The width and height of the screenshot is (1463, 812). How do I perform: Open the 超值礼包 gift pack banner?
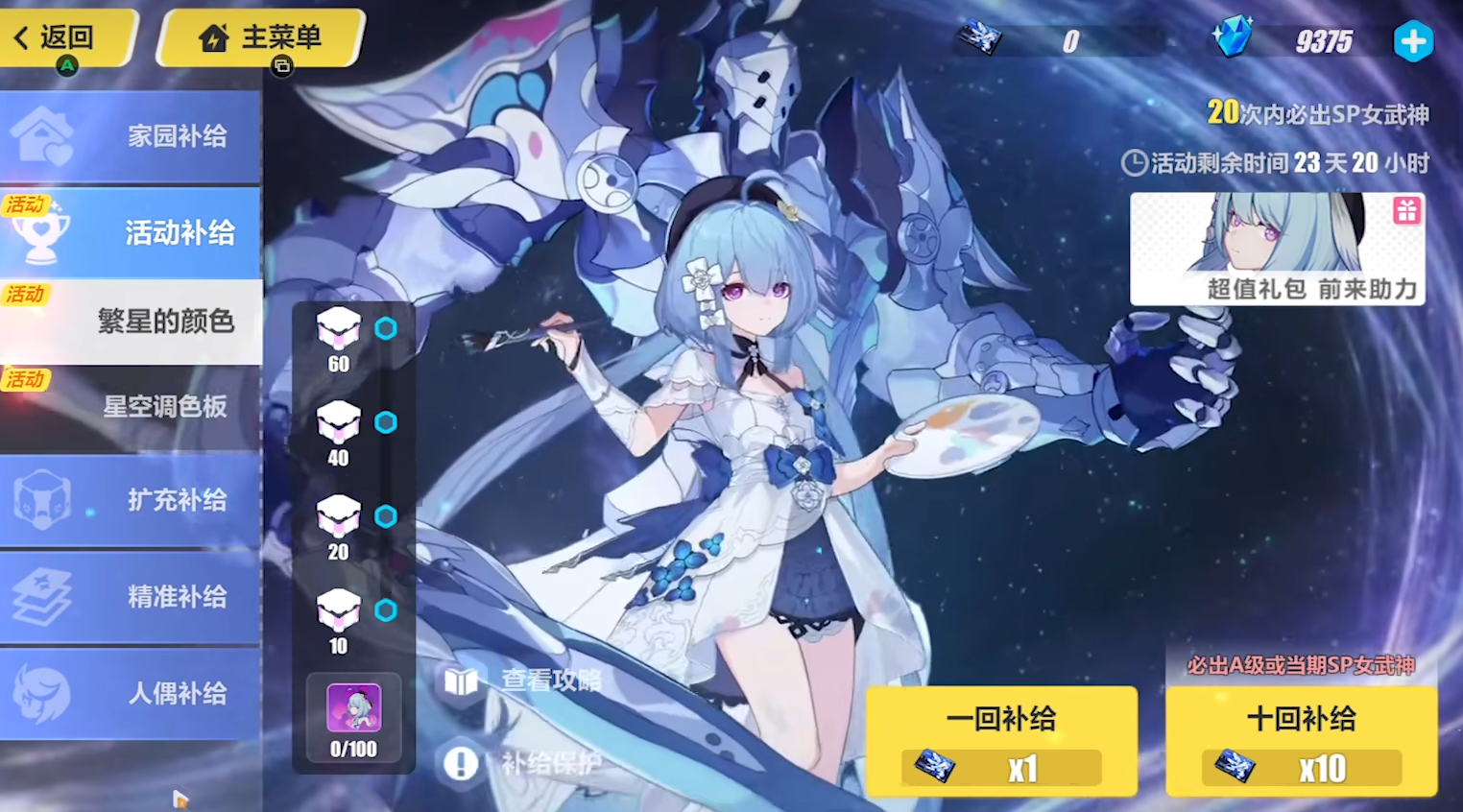pyautogui.click(x=1277, y=249)
